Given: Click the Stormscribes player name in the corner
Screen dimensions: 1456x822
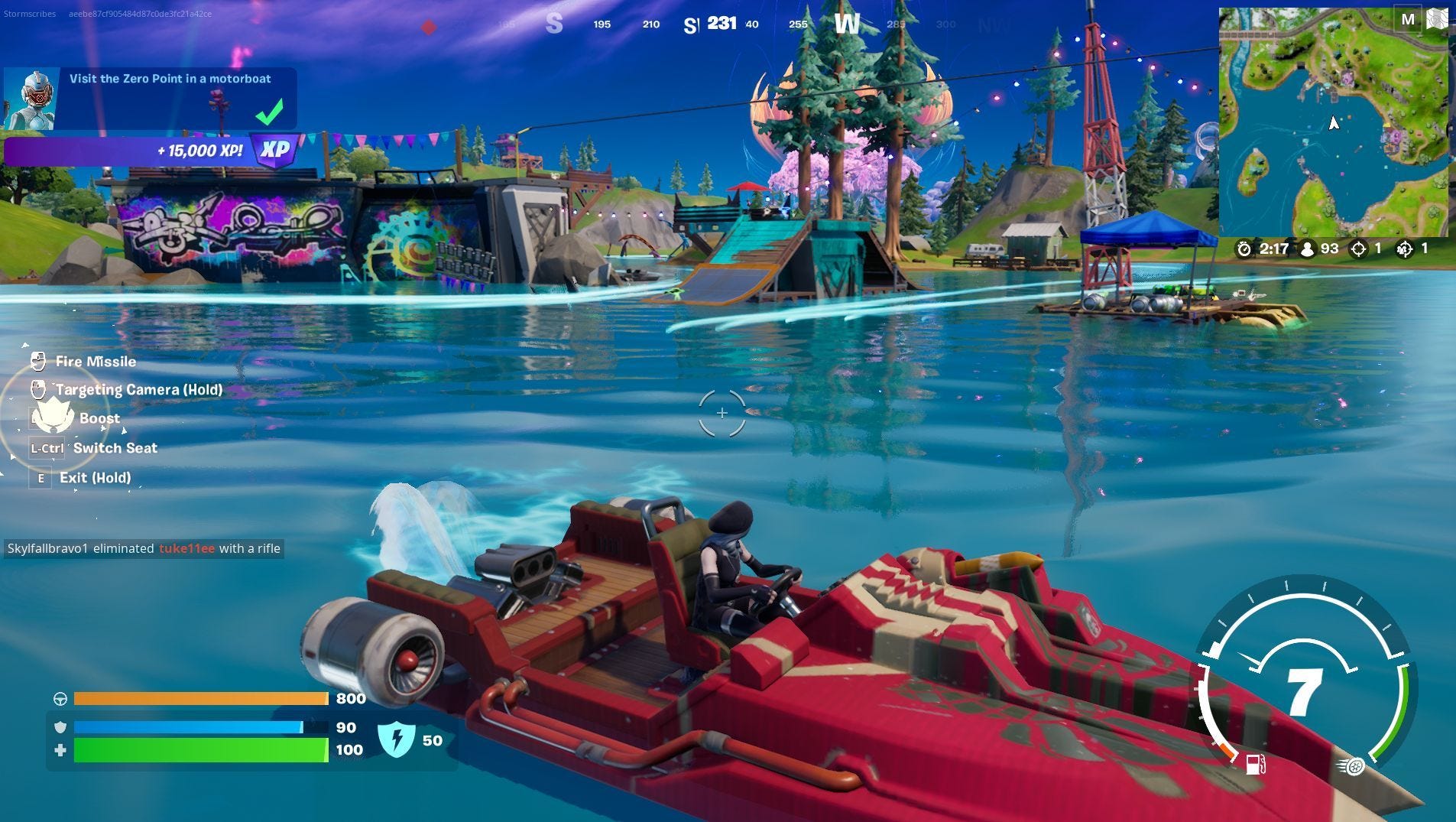Looking at the screenshot, I should (x=30, y=12).
